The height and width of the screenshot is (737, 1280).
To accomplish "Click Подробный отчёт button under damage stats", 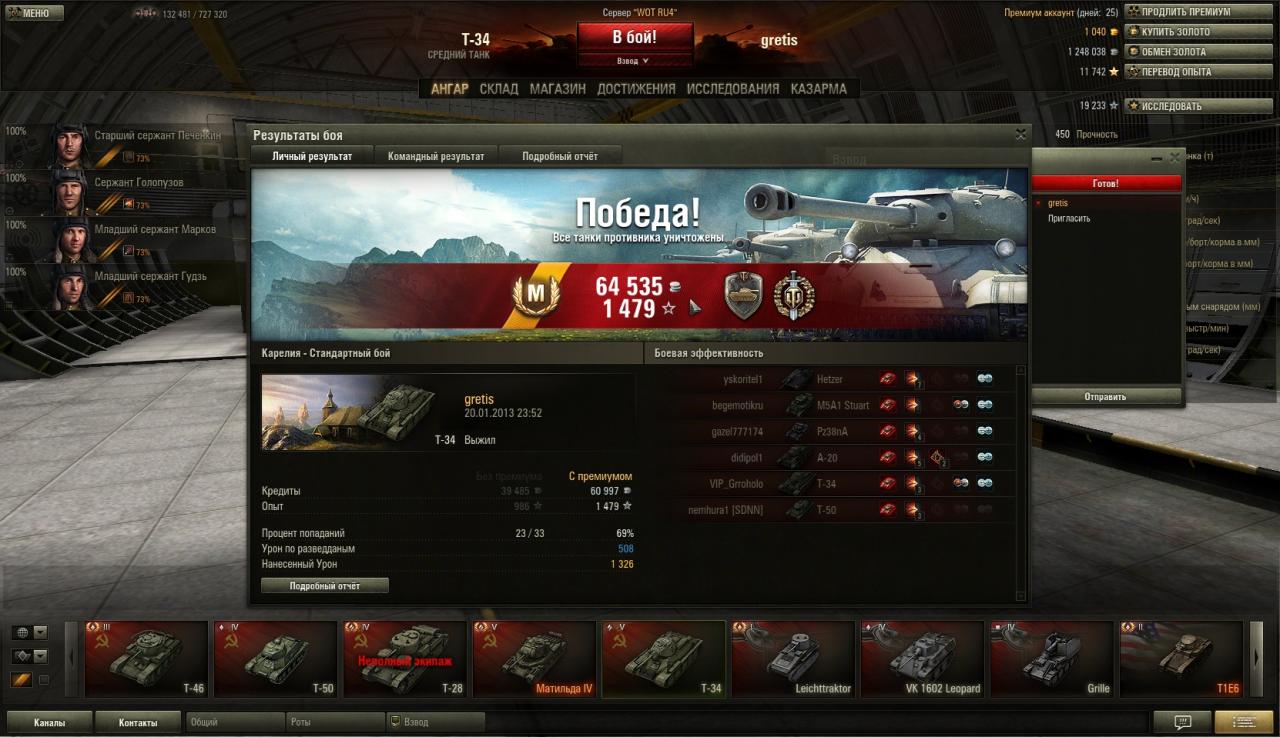I will click(324, 586).
